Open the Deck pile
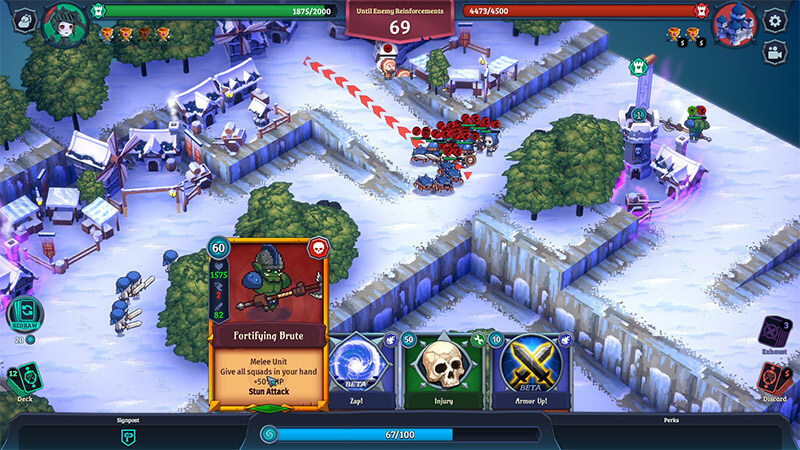This screenshot has width=800, height=450. [24, 382]
